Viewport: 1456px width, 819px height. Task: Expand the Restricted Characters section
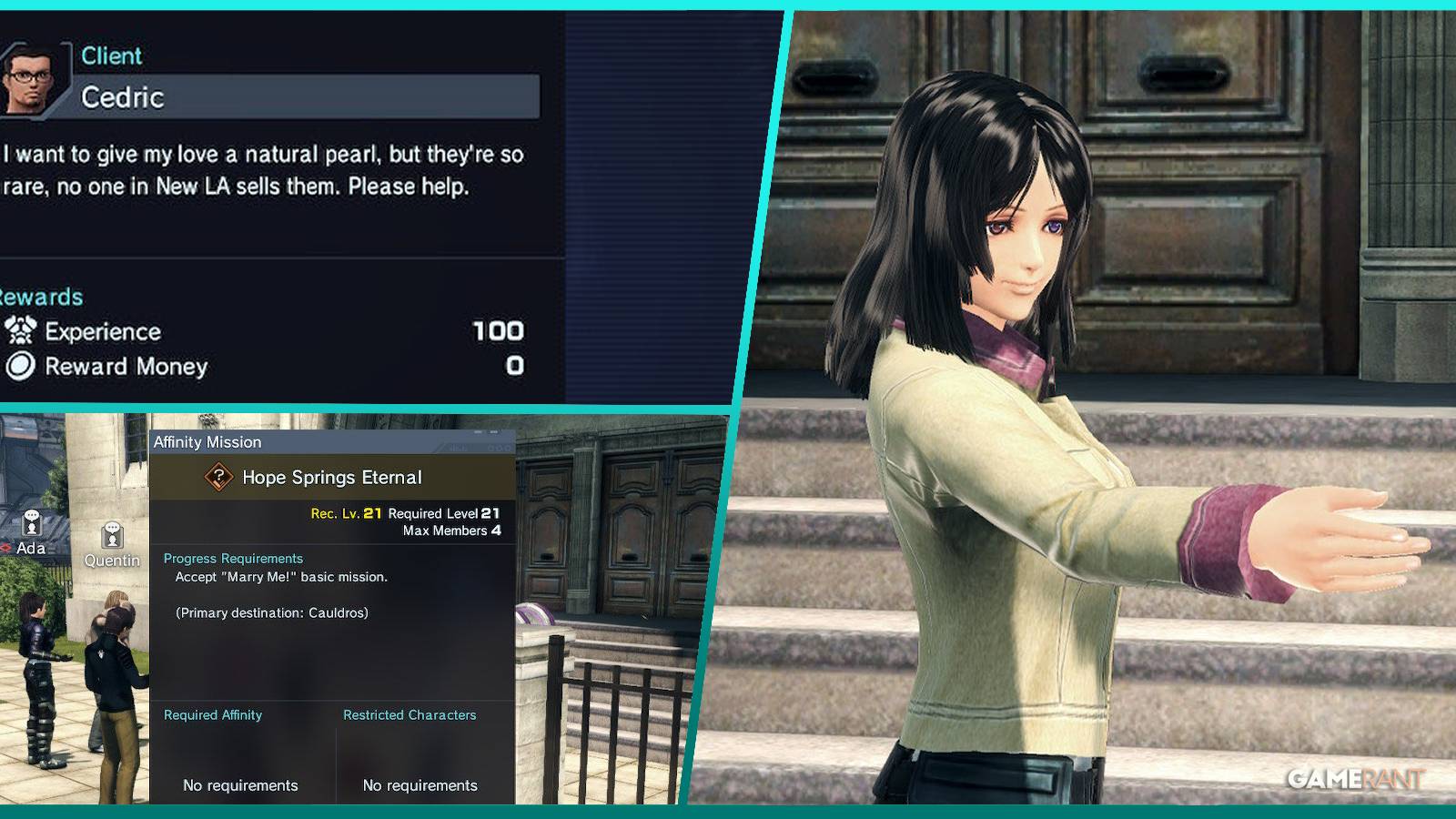tap(408, 715)
